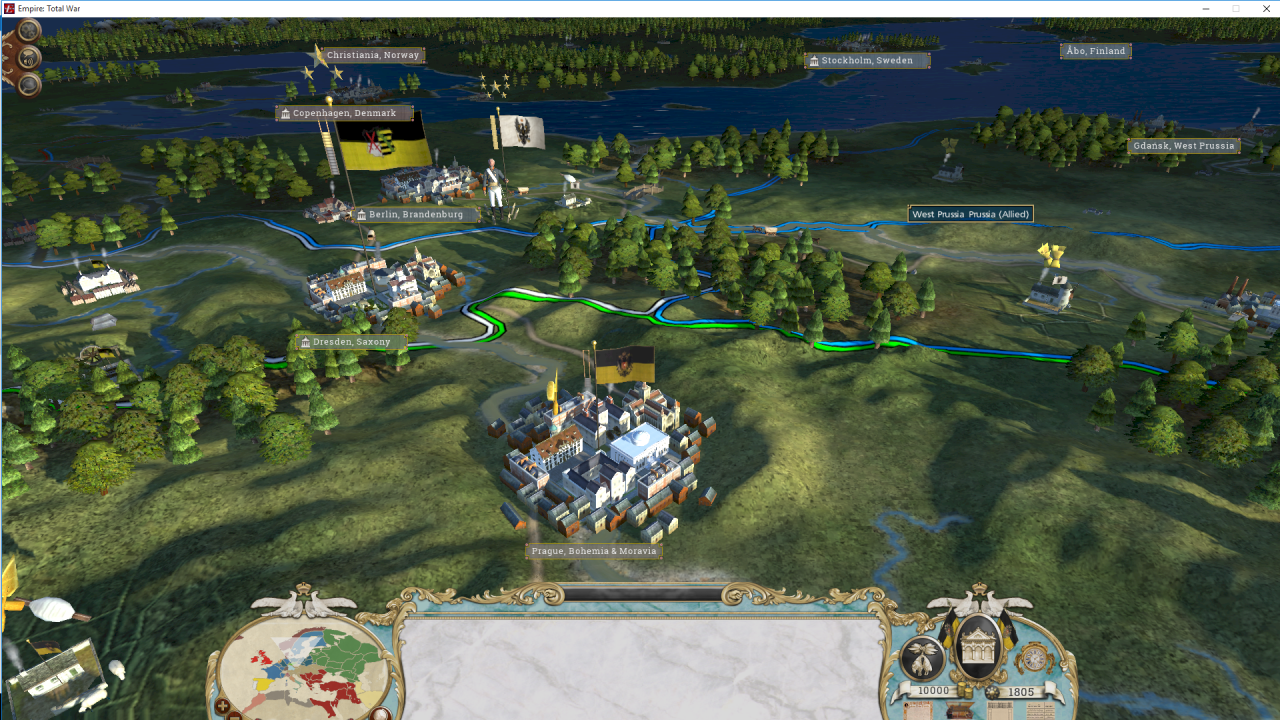1280x720 pixels.
Task: Click the Gdansk, West Prussia label
Action: tap(1183, 146)
